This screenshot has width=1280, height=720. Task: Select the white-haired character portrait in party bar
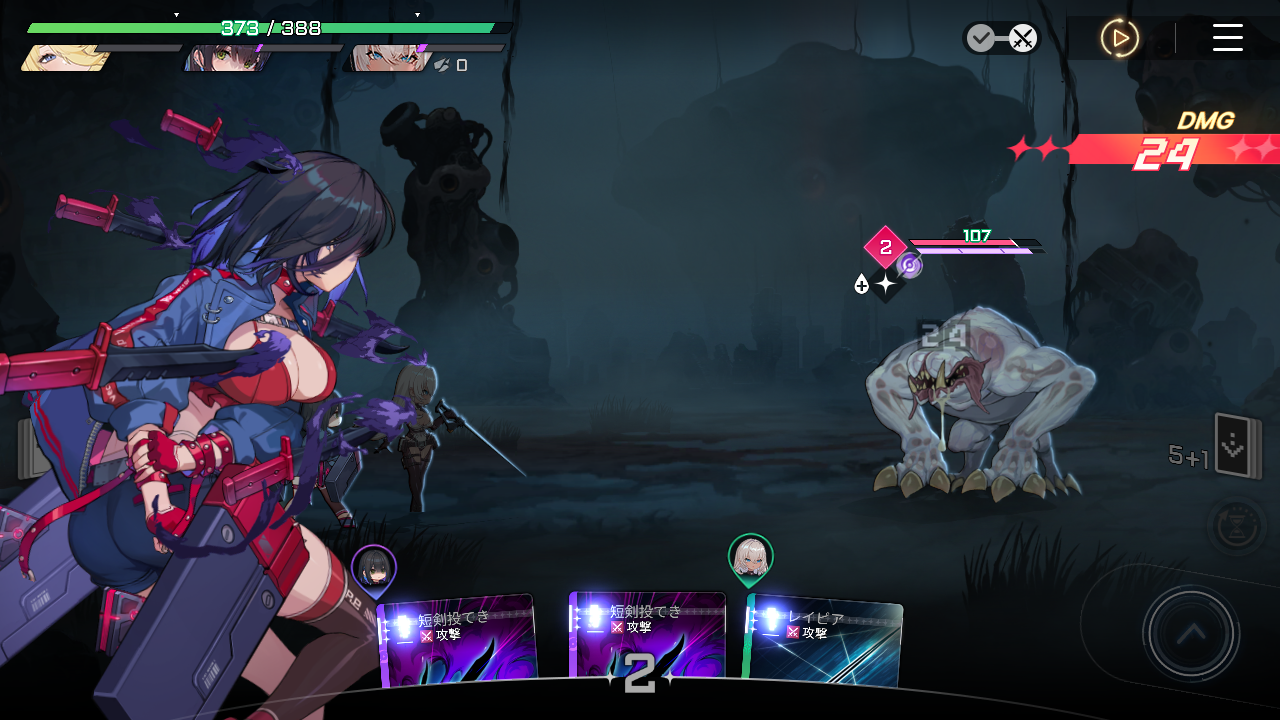point(384,59)
